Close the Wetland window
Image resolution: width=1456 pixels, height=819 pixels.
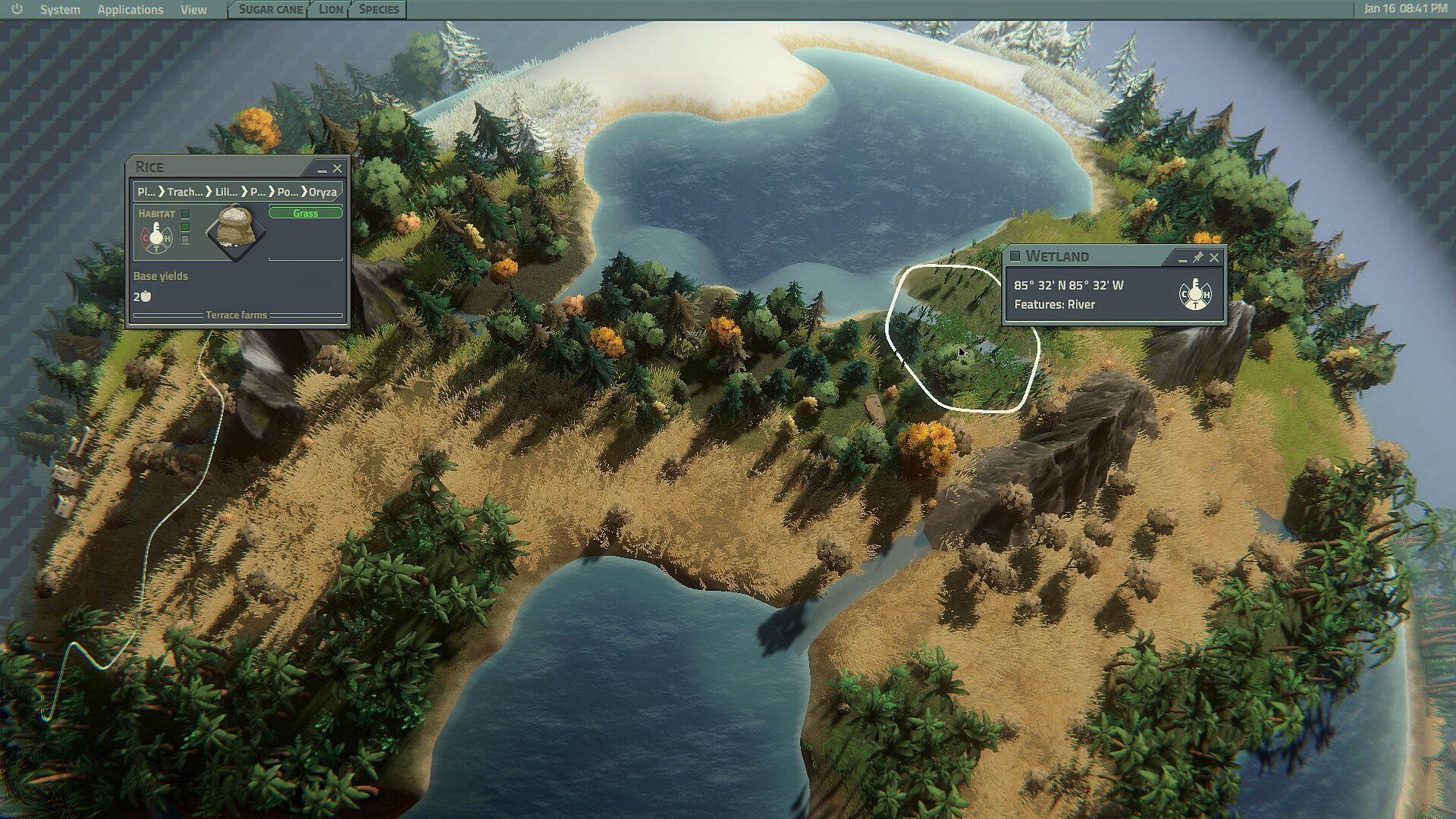tap(1214, 257)
